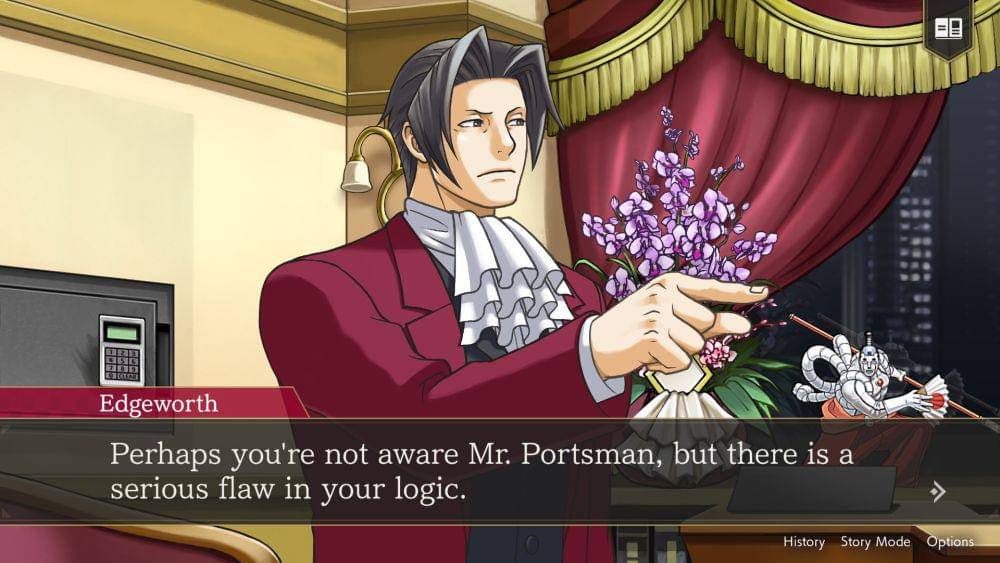The image size is (1000, 563).
Task: Open the Organizer icon in the corner
Action: pos(947,29)
